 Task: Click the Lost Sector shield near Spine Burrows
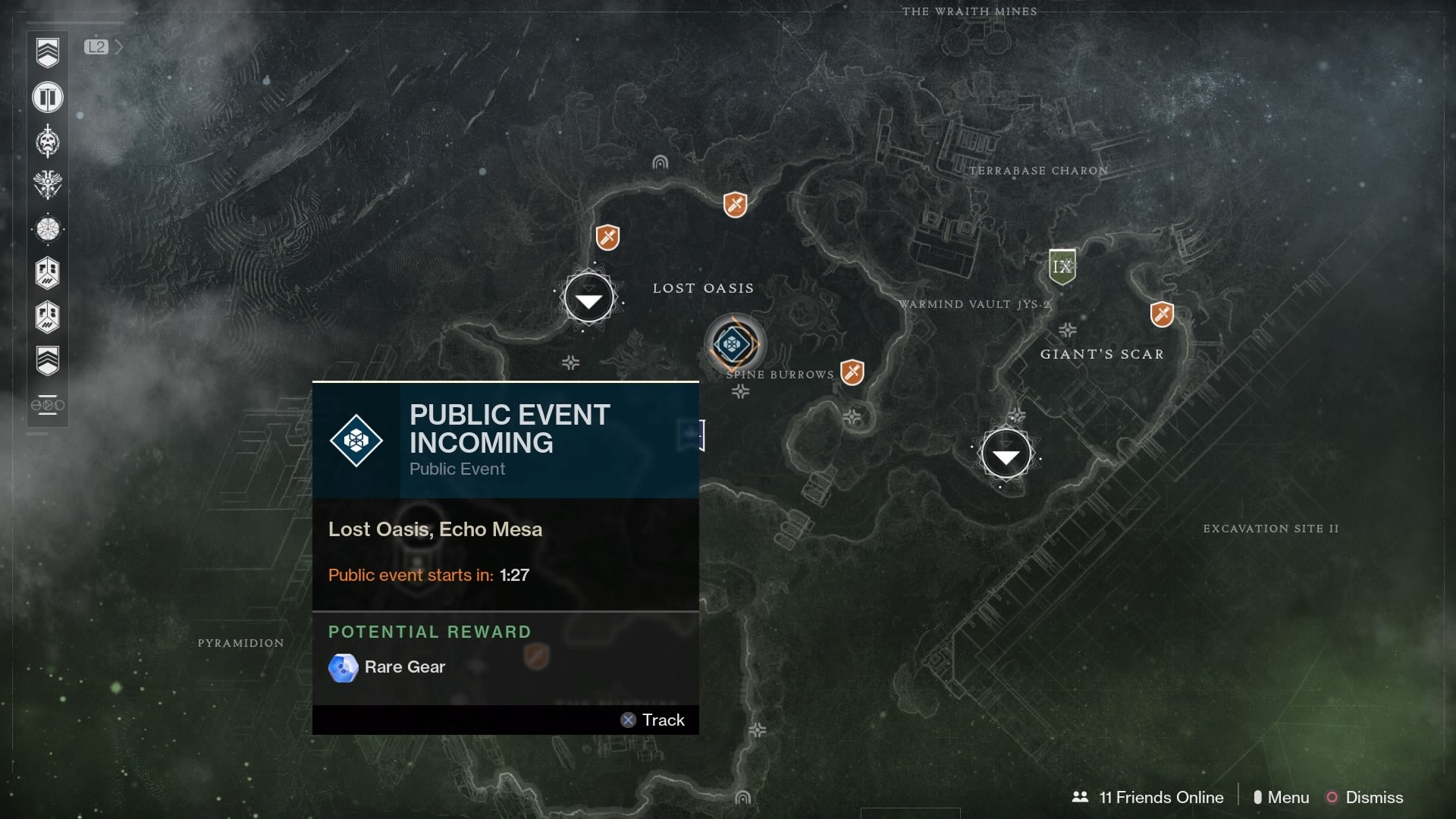[853, 372]
